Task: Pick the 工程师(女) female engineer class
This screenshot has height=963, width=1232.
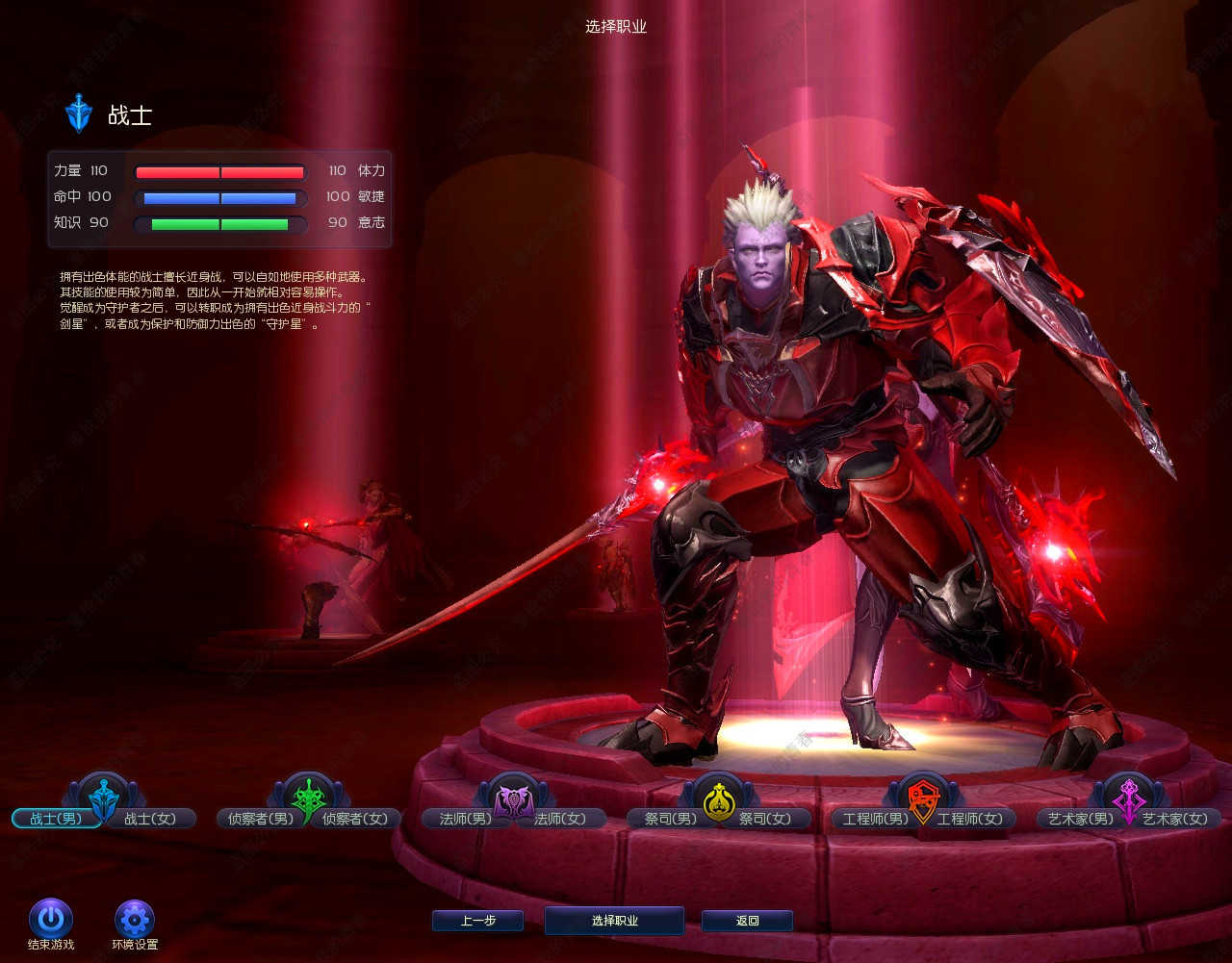Action: tap(970, 819)
